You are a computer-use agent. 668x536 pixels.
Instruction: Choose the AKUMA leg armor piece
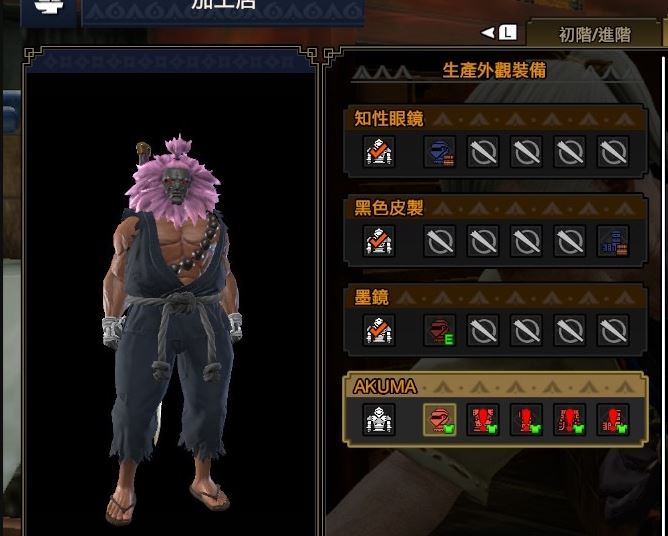tap(612, 419)
